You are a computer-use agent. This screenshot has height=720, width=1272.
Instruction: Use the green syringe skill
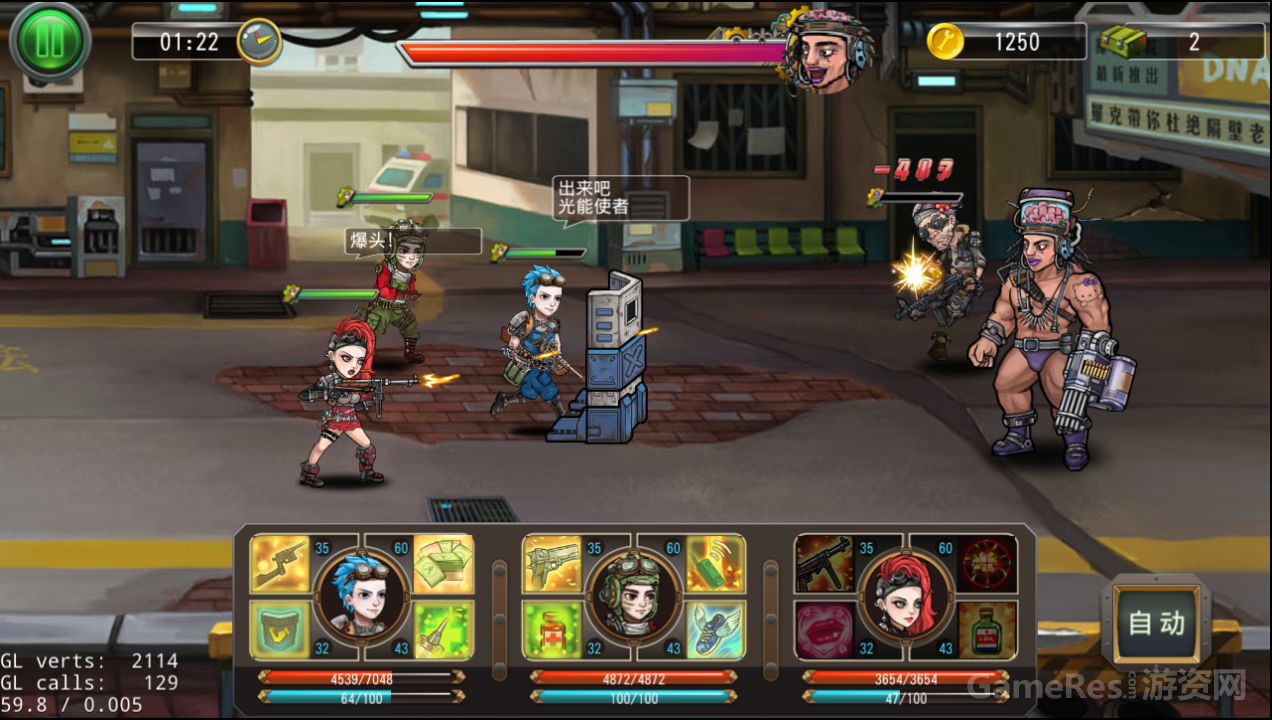443,629
